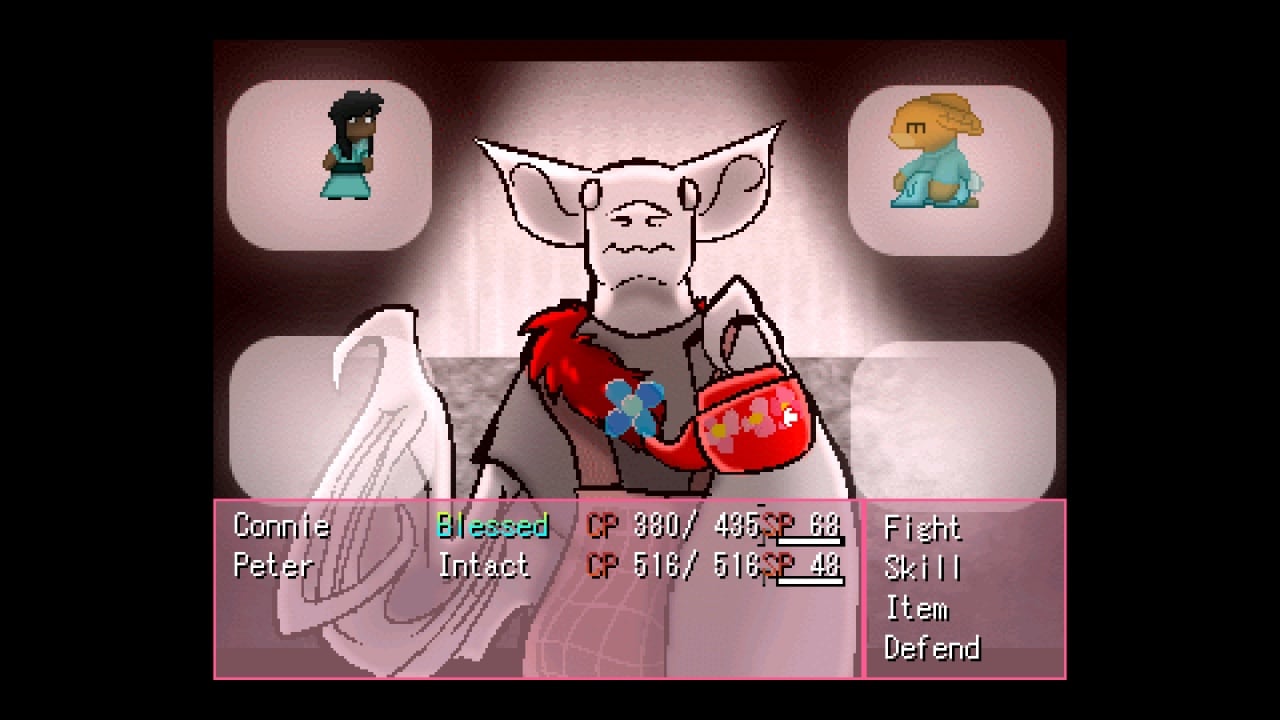Click Connie's portrait panel
Viewport: 1280px width, 720px height.
pos(330,165)
